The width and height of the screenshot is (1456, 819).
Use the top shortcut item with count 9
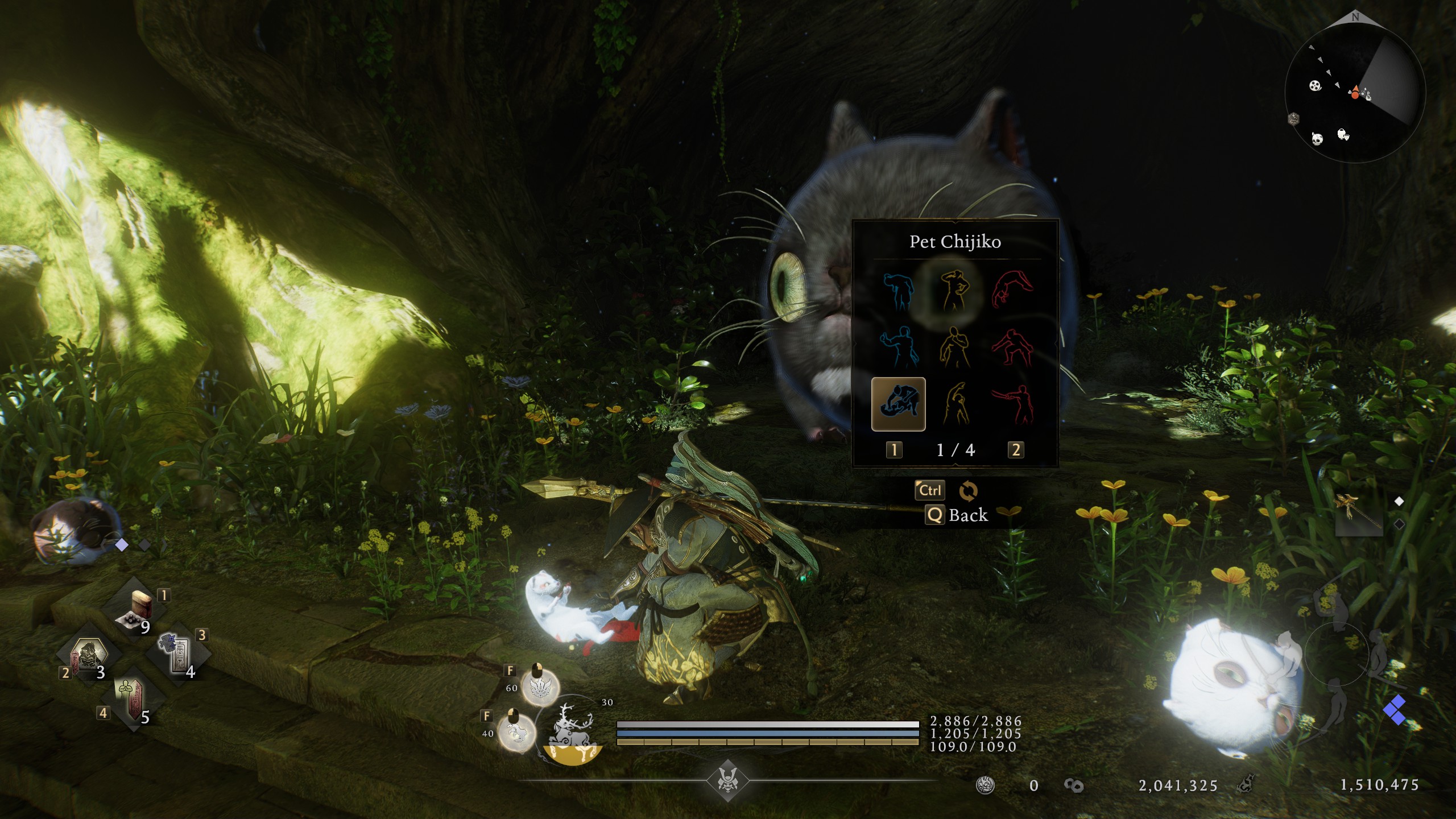(x=136, y=610)
